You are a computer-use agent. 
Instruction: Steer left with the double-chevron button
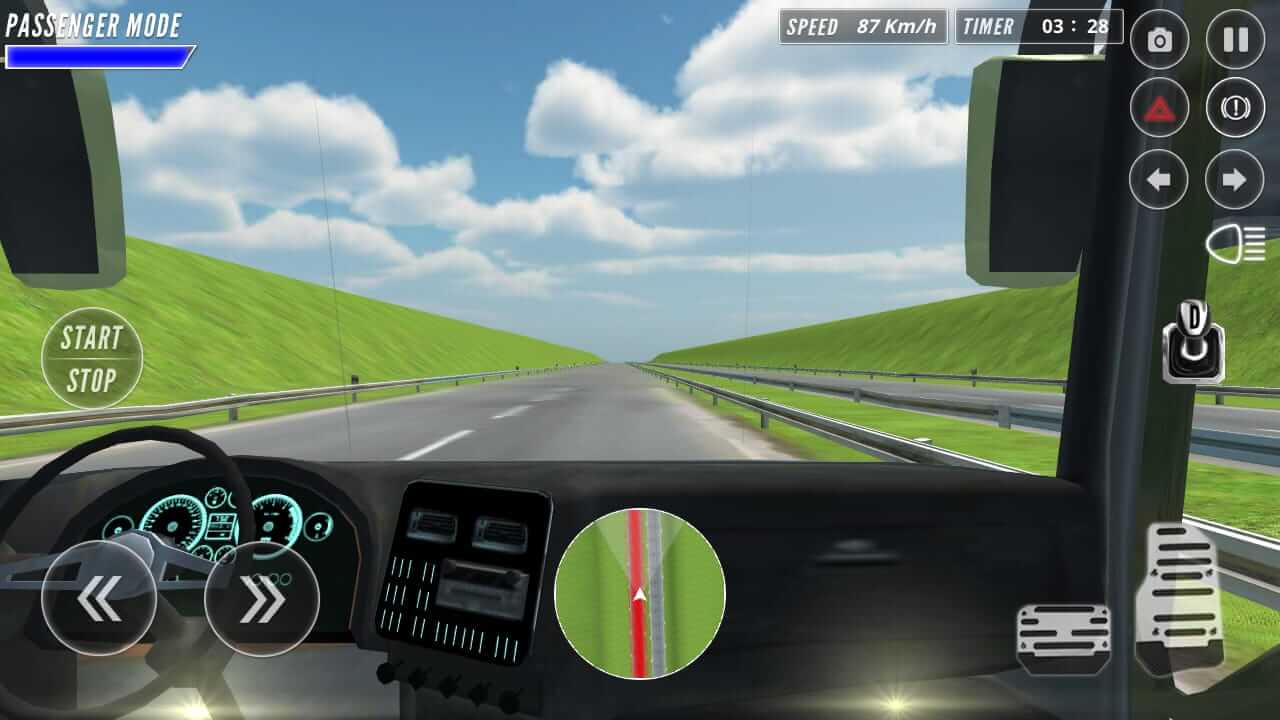click(99, 598)
